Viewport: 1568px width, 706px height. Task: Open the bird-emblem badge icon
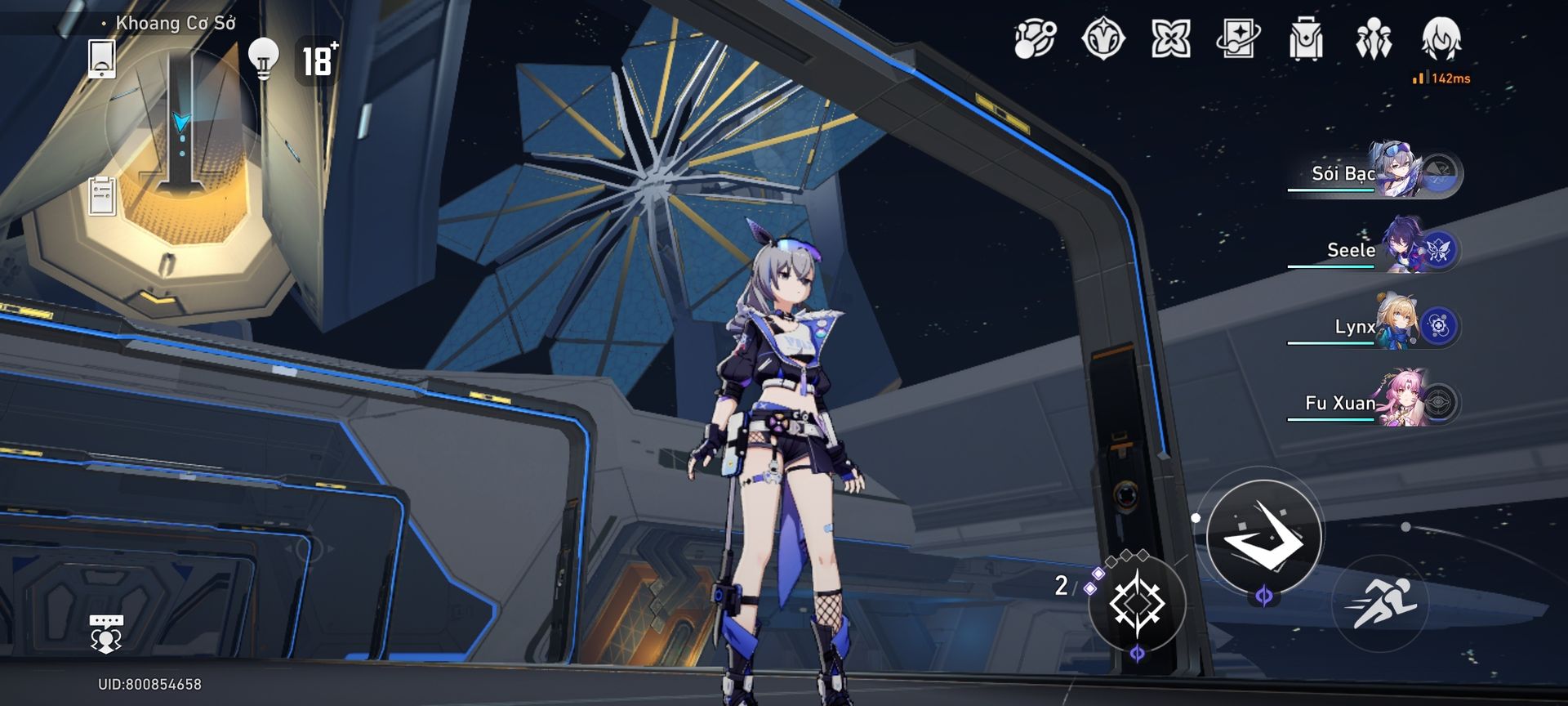(1102, 39)
